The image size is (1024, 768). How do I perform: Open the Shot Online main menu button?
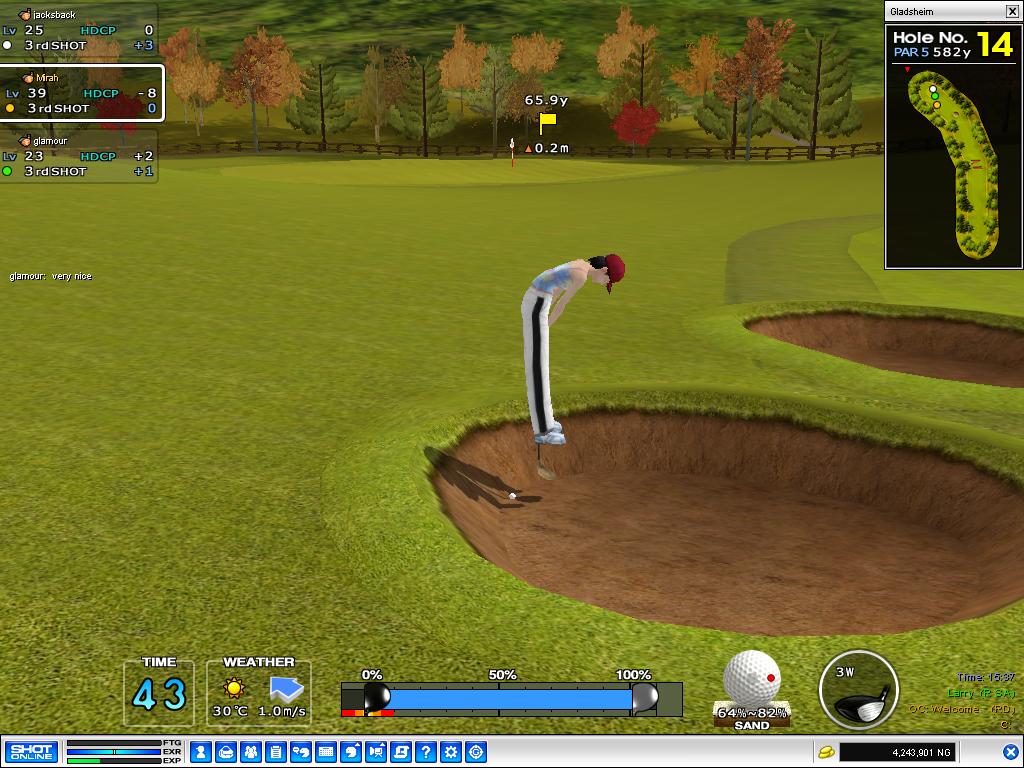(x=31, y=752)
